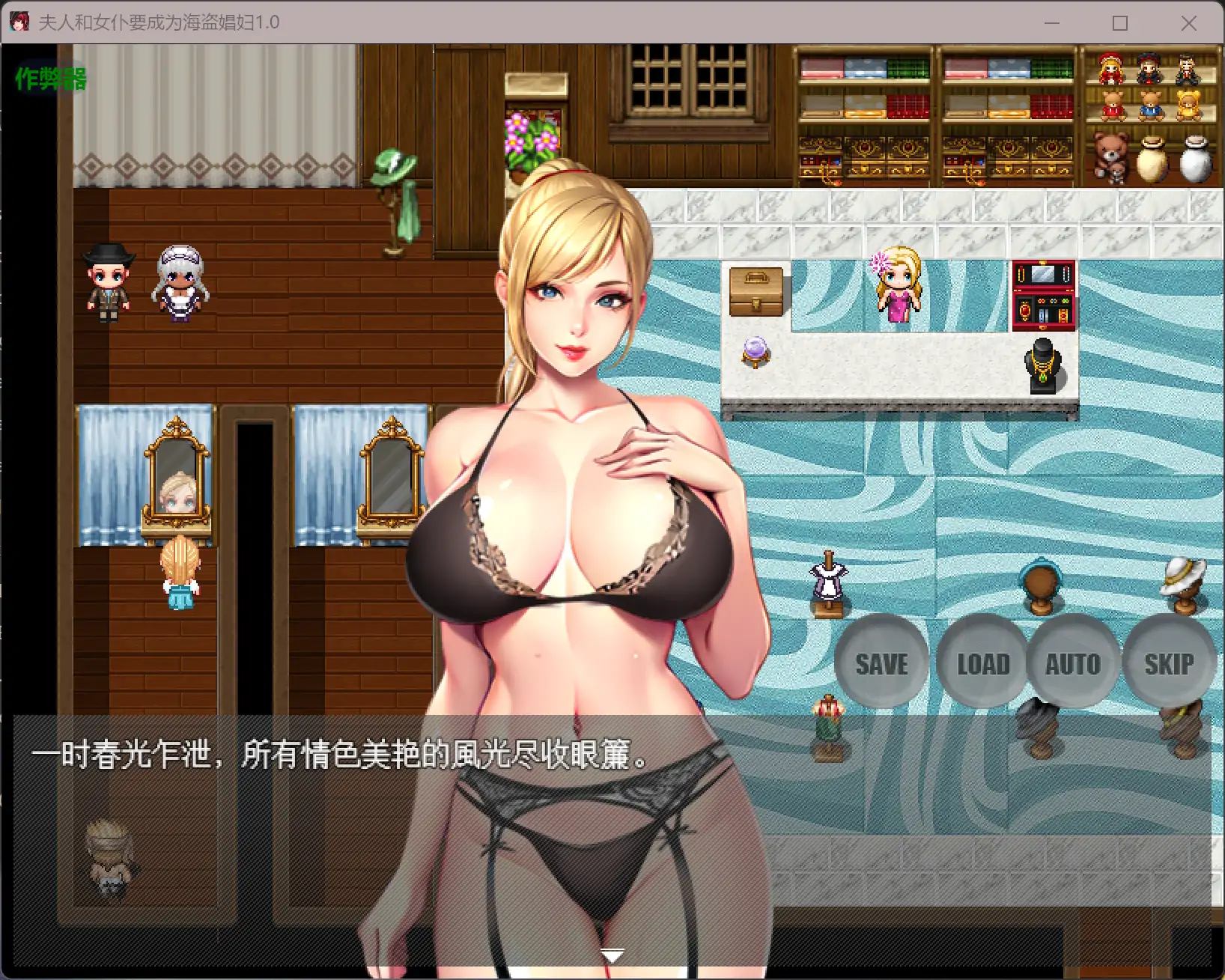Enable AUTO dialogue mode
Image resolution: width=1225 pixels, height=980 pixels.
tap(1074, 663)
